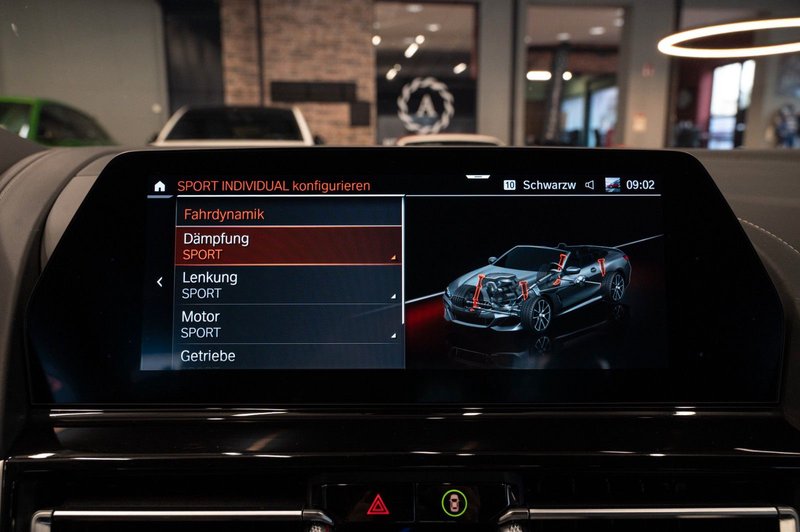
Task: Open the home screen icon
Action: point(159,186)
